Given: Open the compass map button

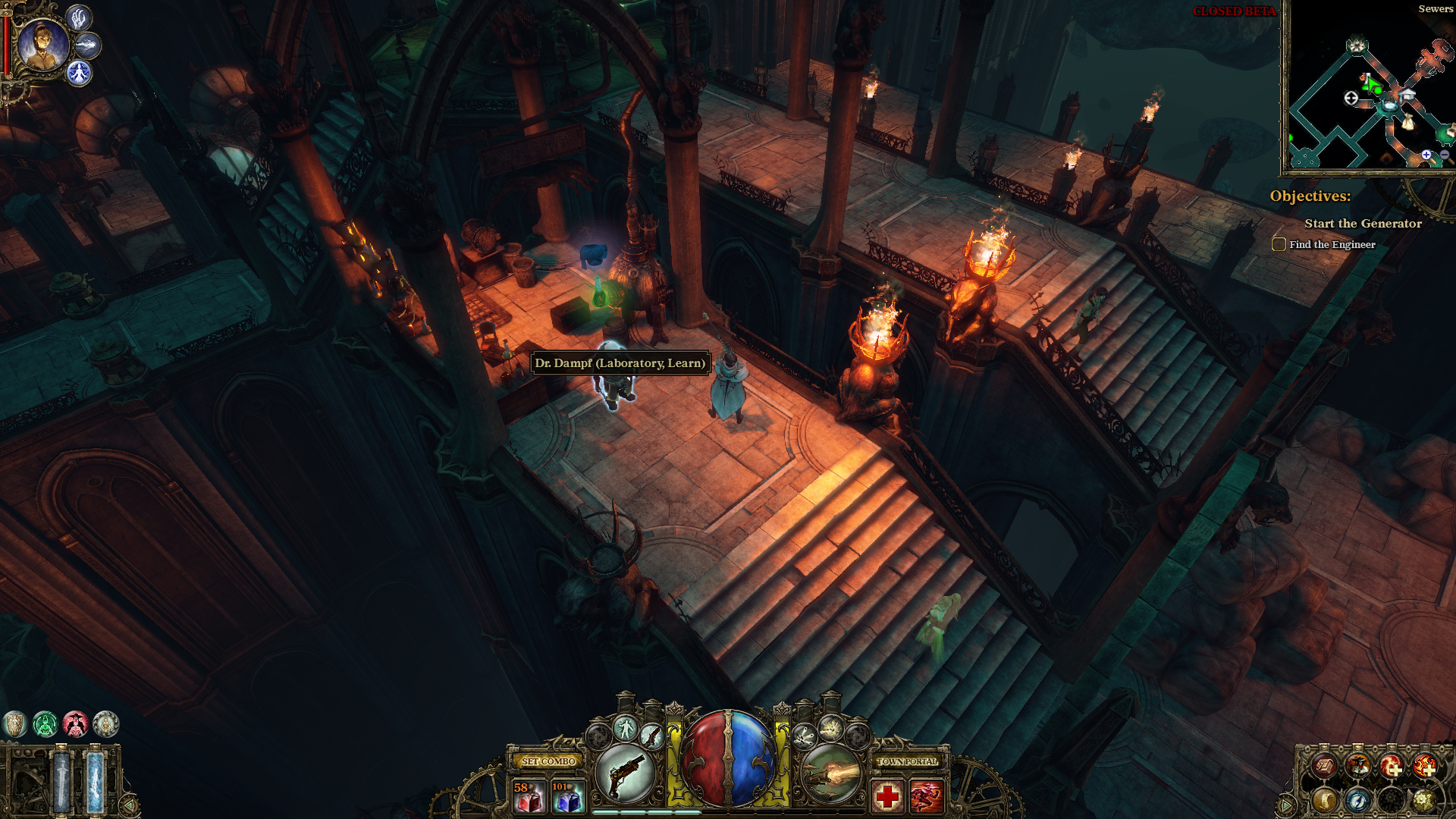Looking at the screenshot, I should [1357, 800].
